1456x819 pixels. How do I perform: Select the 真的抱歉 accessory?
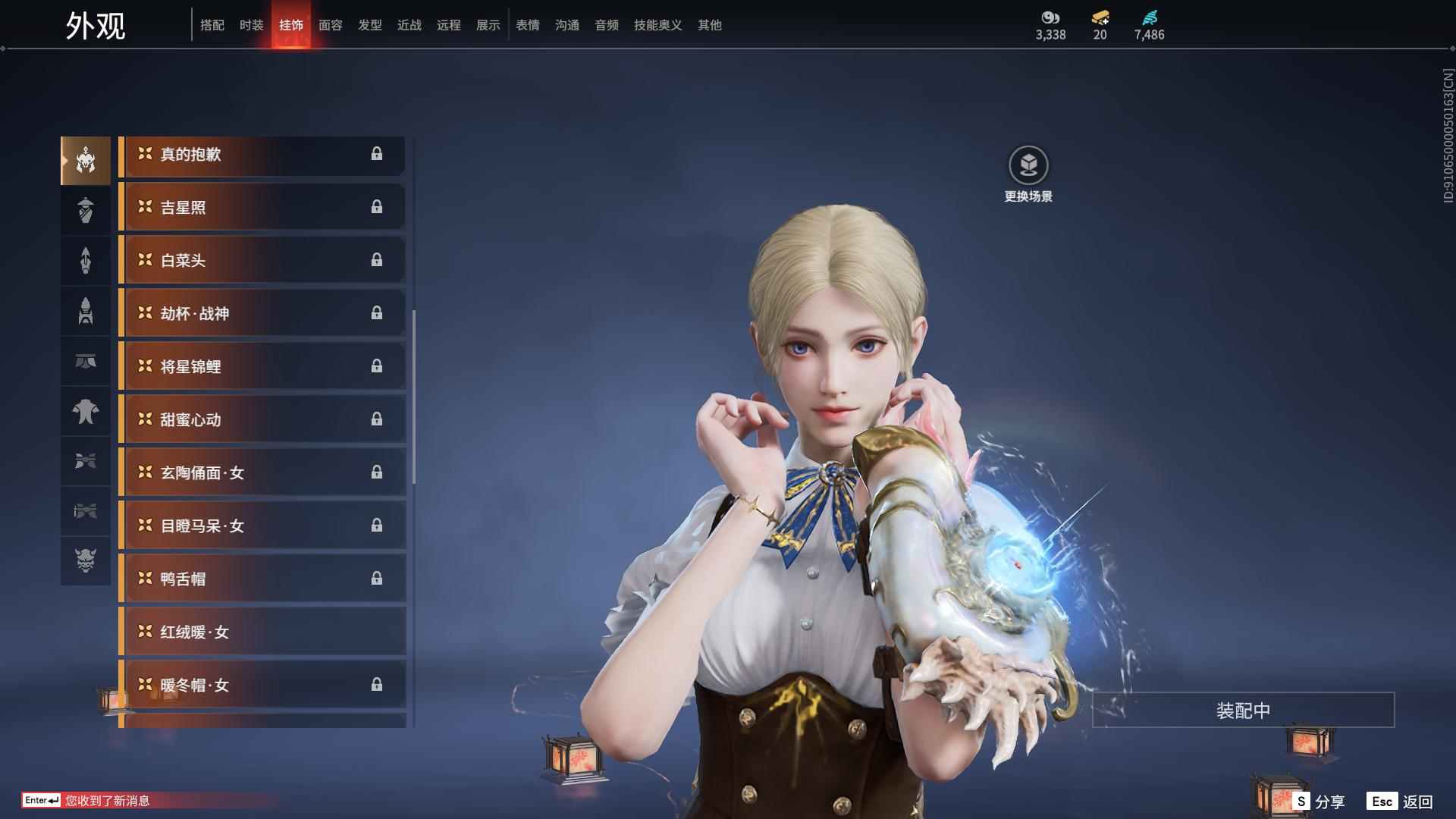tap(262, 155)
